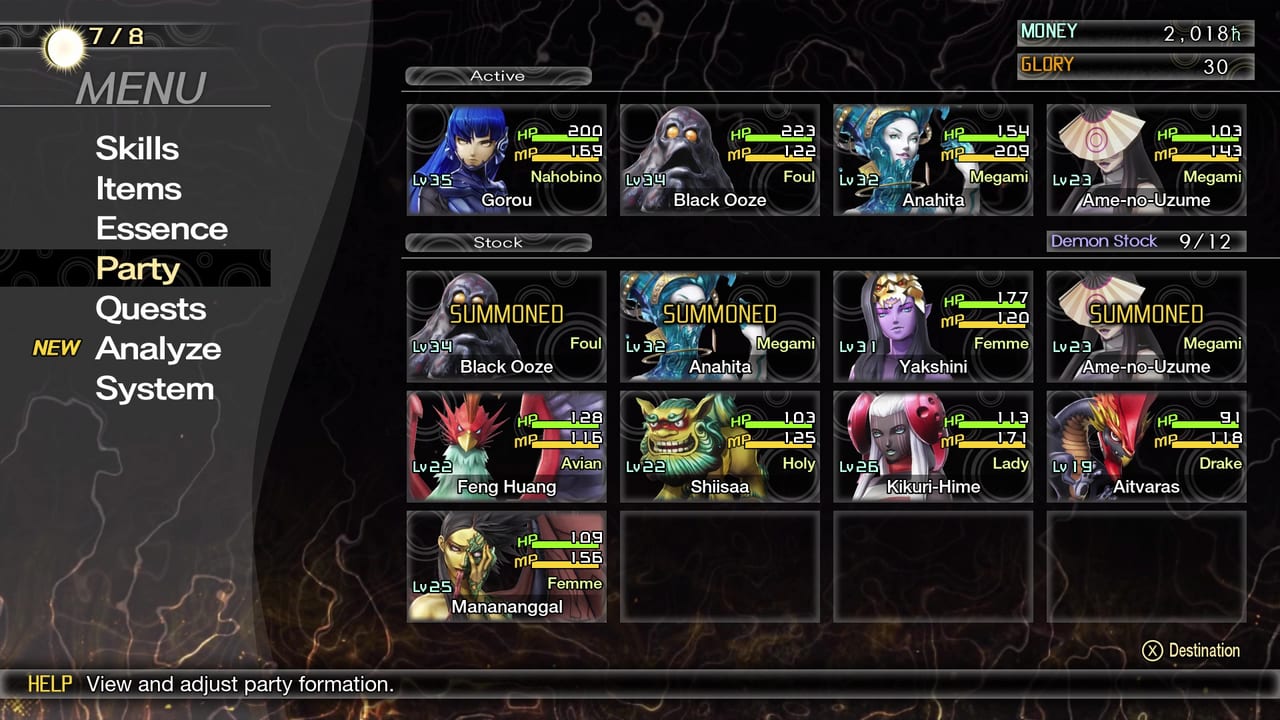
Task: Open the Essence menu
Action: tap(160, 228)
